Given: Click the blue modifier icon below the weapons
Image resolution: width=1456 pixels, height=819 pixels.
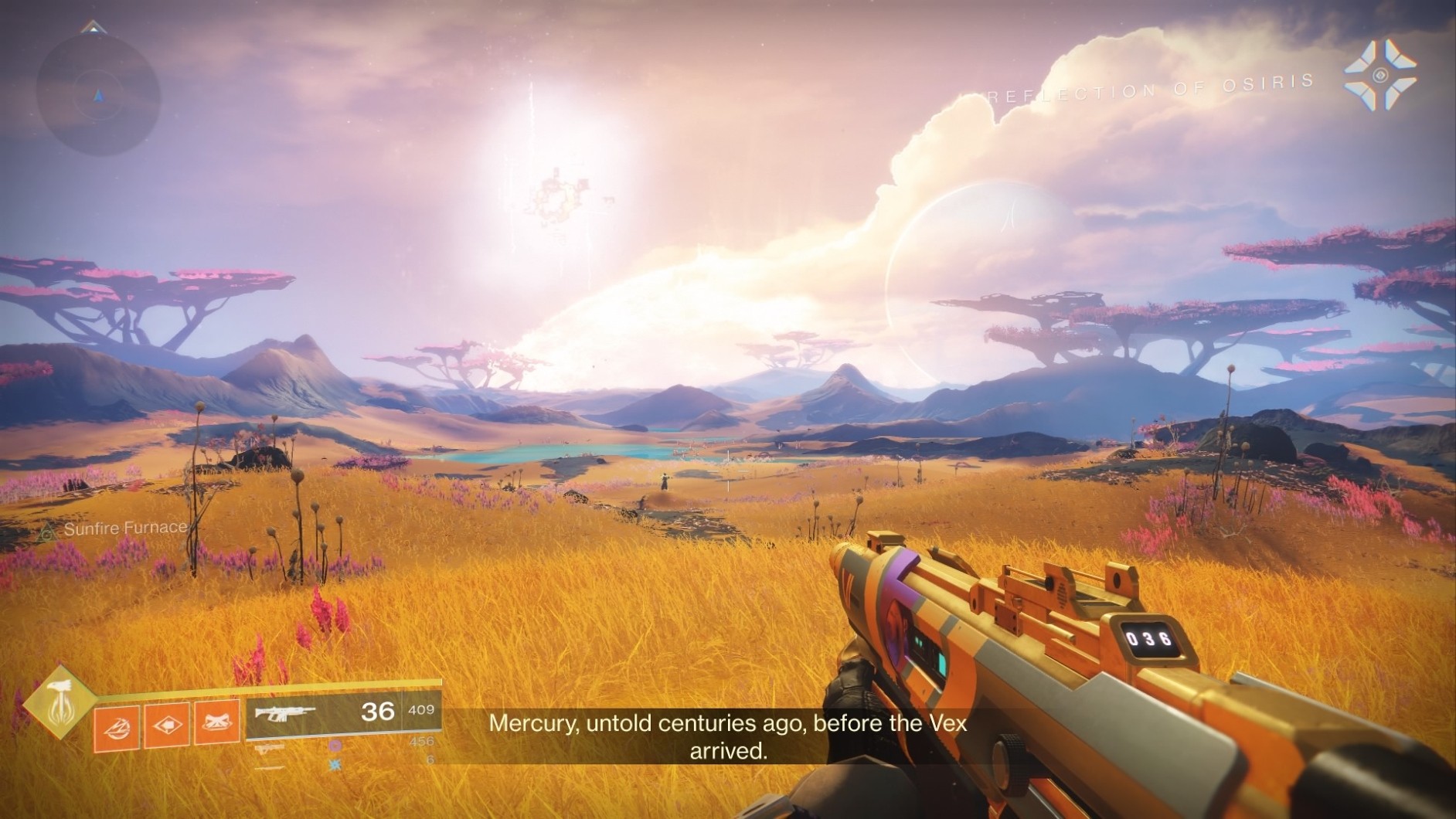Looking at the screenshot, I should (334, 763).
